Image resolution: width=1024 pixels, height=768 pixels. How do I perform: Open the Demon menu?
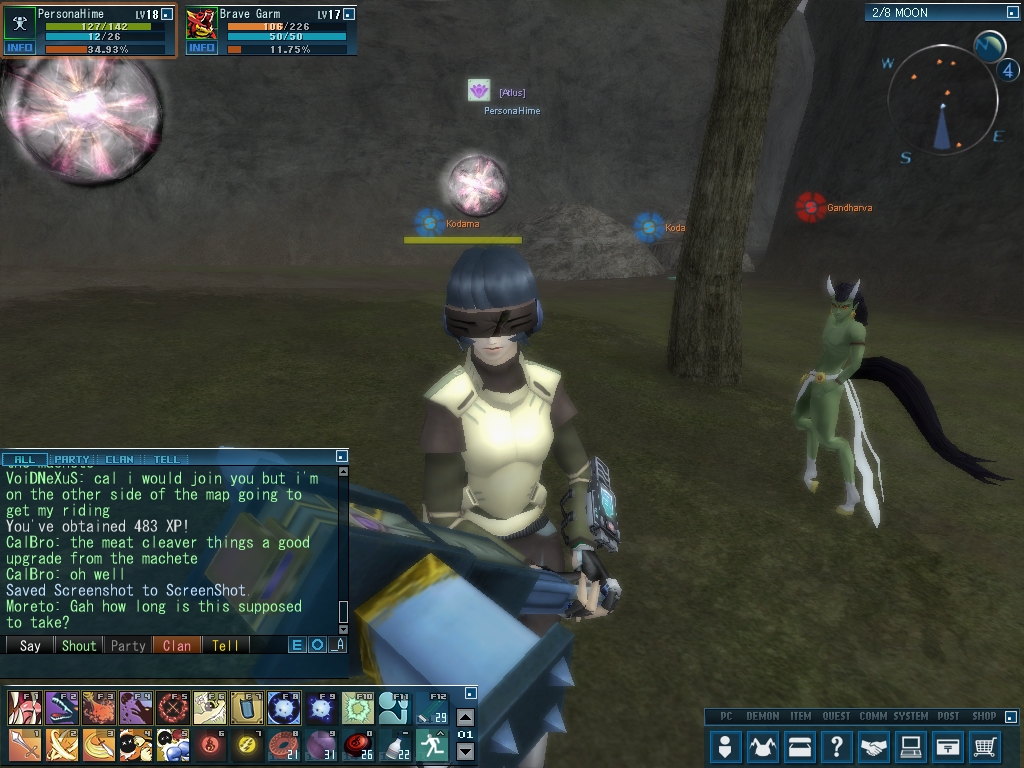tap(763, 746)
